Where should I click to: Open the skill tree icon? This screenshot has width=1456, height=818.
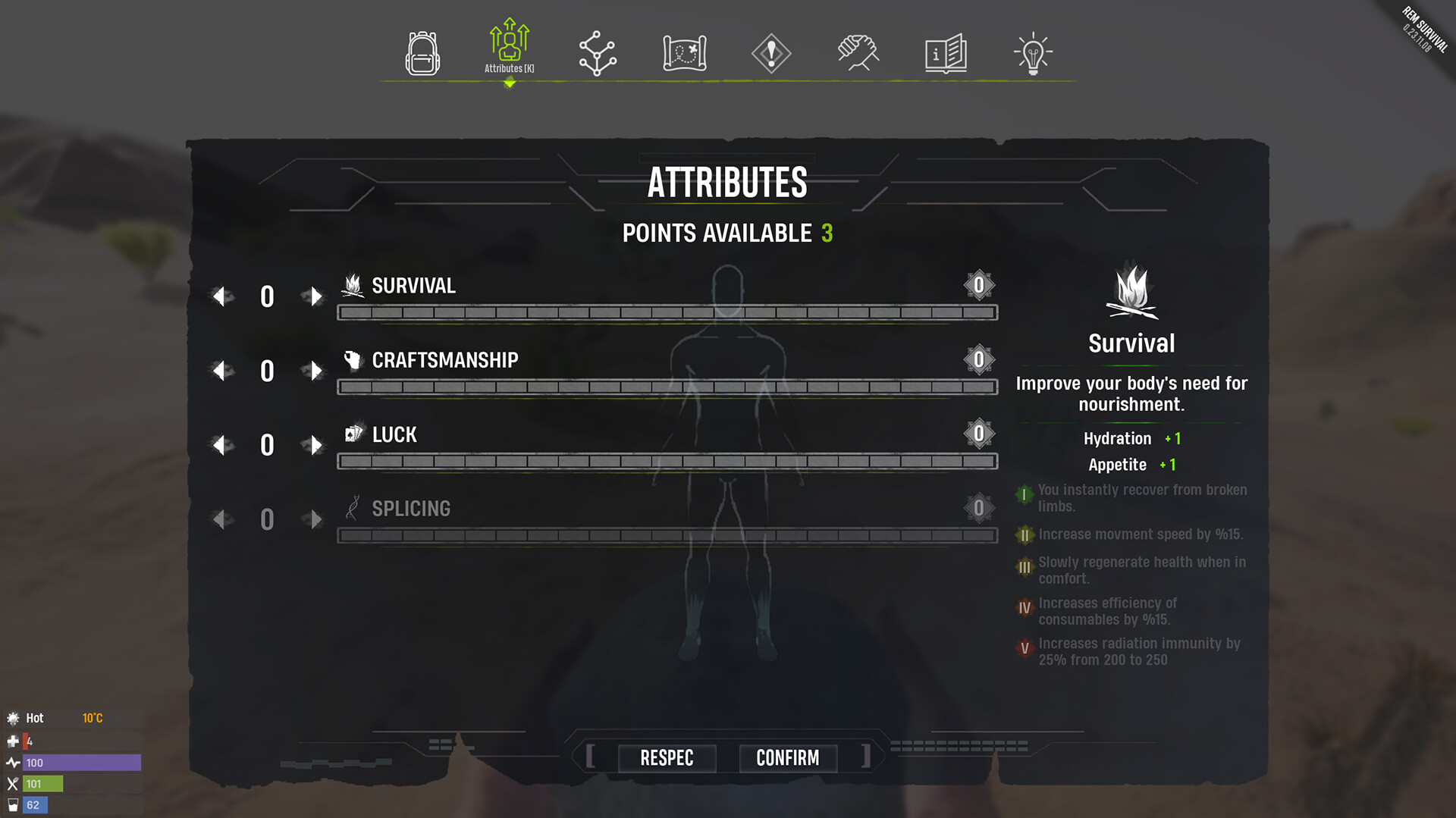point(596,52)
